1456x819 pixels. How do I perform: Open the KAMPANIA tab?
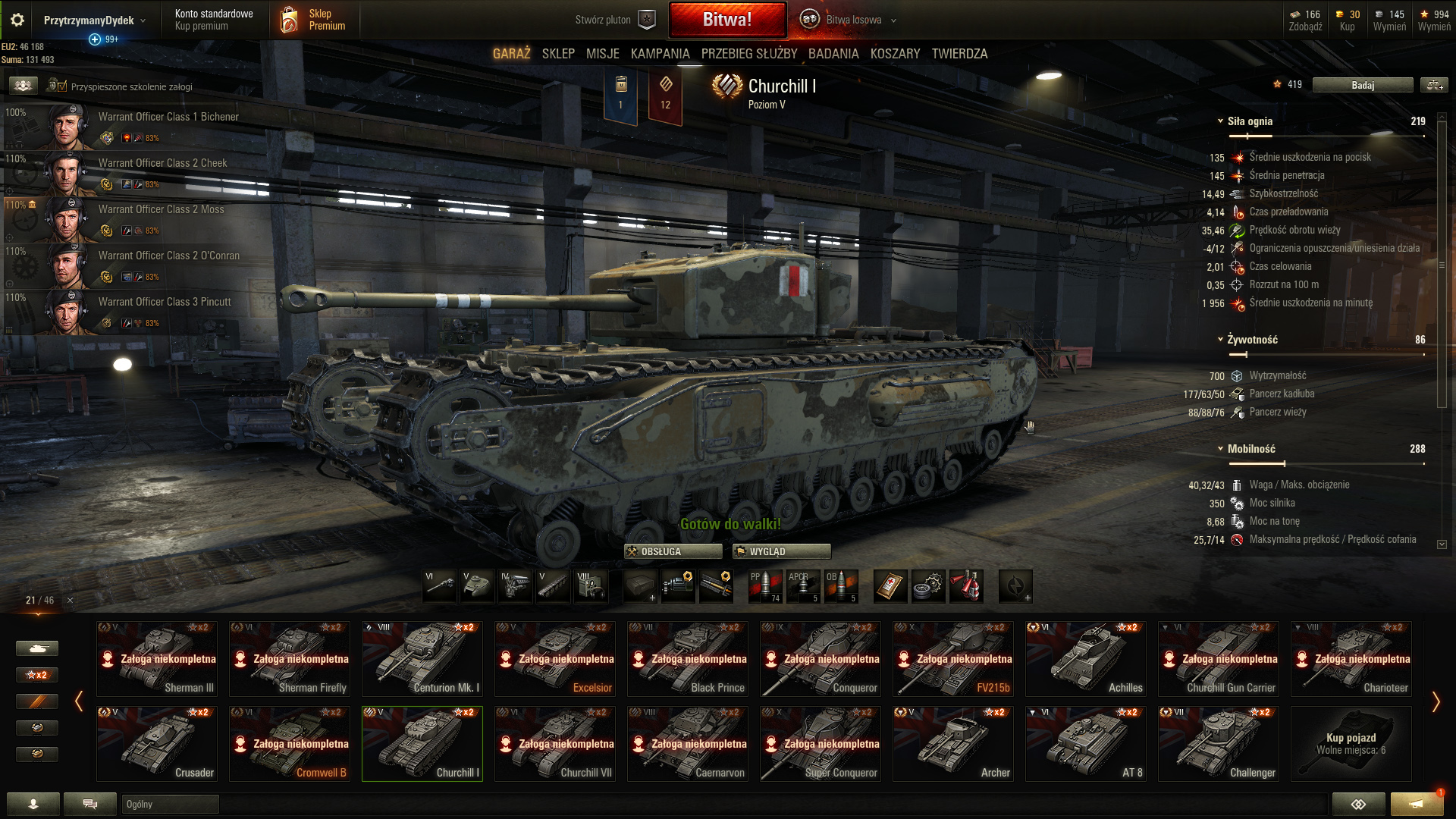coord(660,54)
